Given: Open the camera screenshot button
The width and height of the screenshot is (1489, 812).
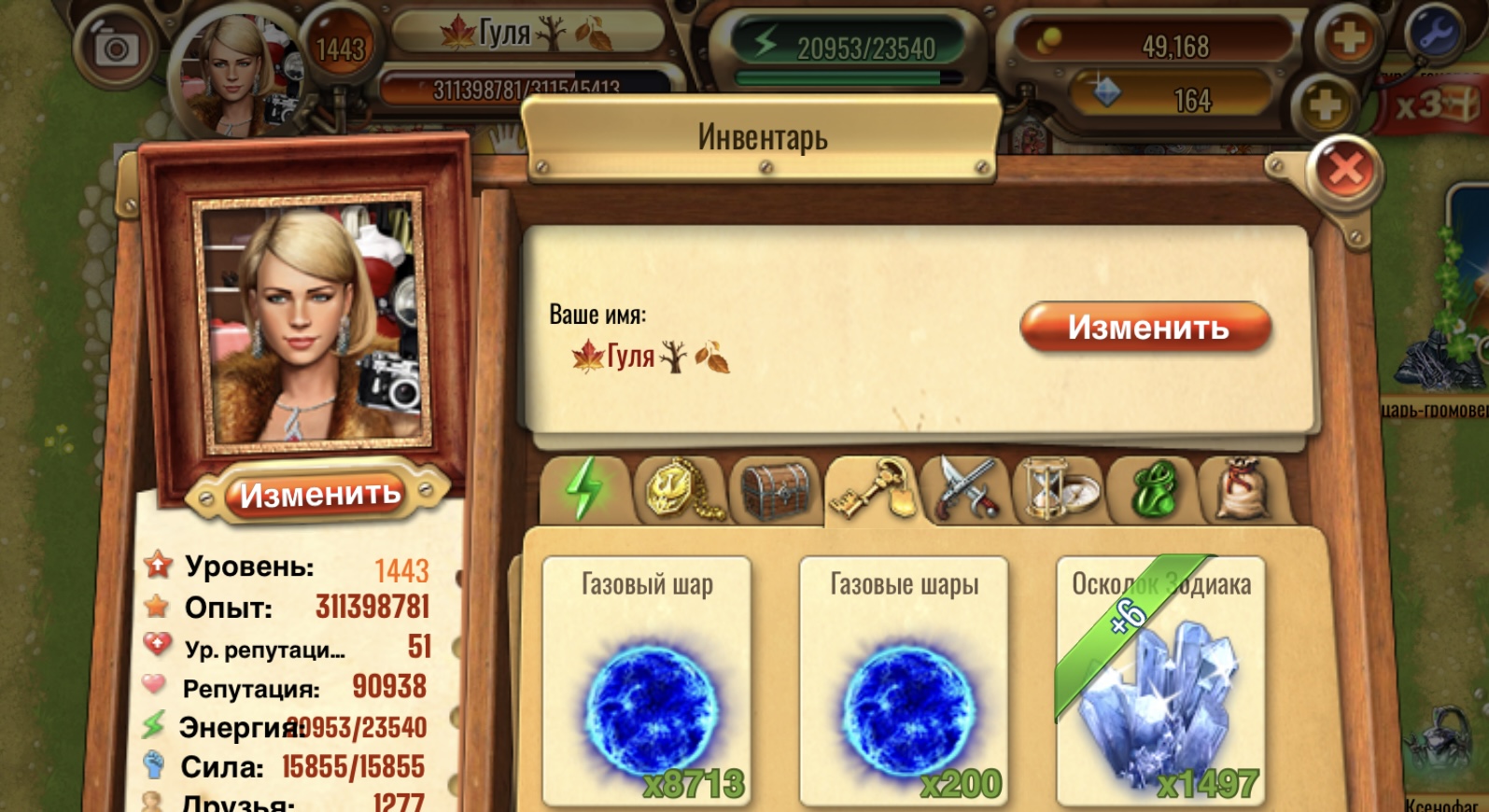Looking at the screenshot, I should [x=117, y=47].
